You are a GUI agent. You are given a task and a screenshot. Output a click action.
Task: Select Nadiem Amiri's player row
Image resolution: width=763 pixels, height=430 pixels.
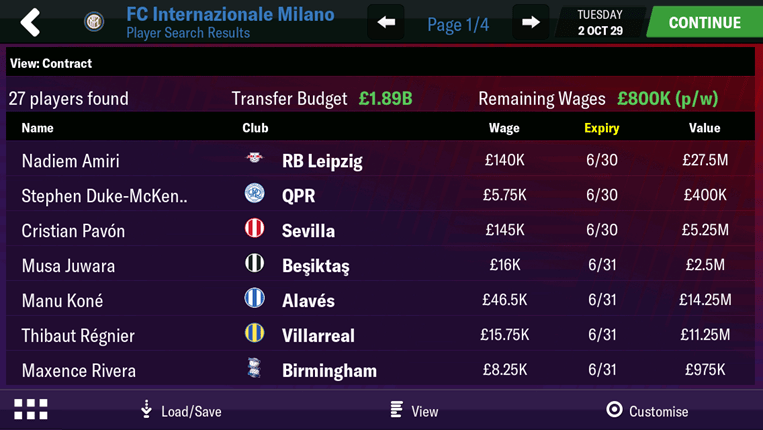(x=70, y=161)
